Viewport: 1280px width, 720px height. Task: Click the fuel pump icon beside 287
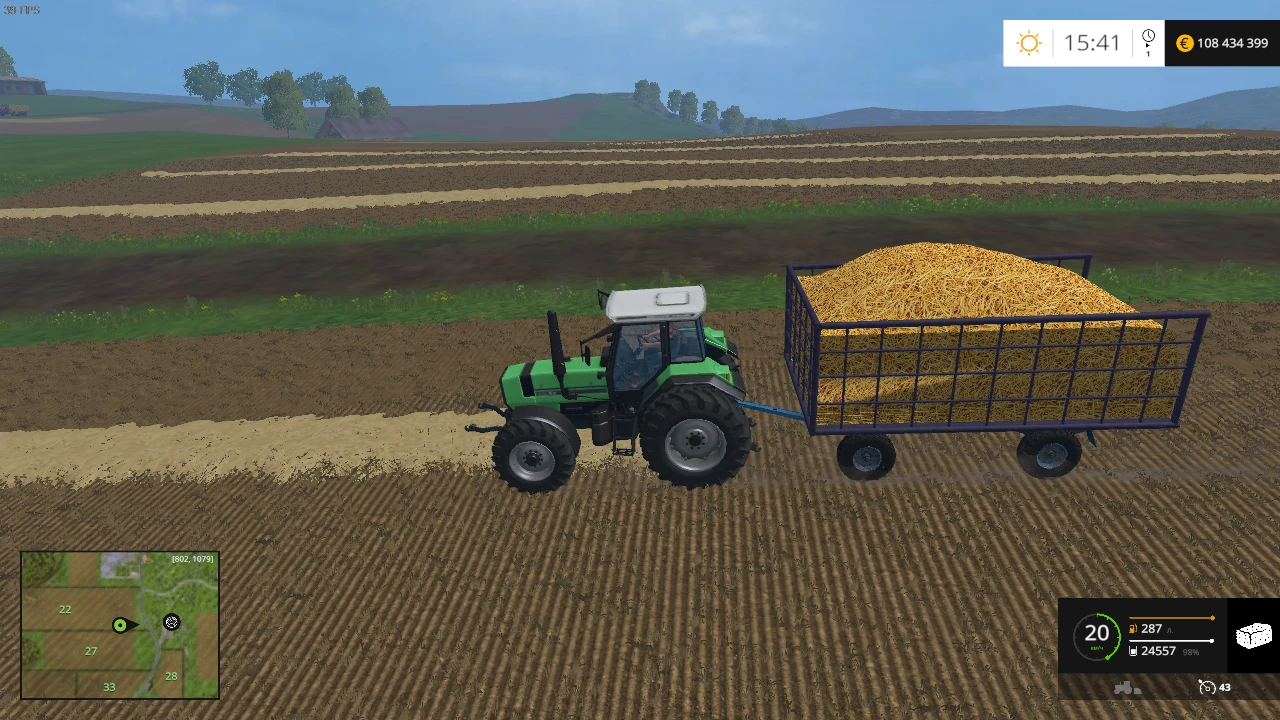click(x=1134, y=629)
